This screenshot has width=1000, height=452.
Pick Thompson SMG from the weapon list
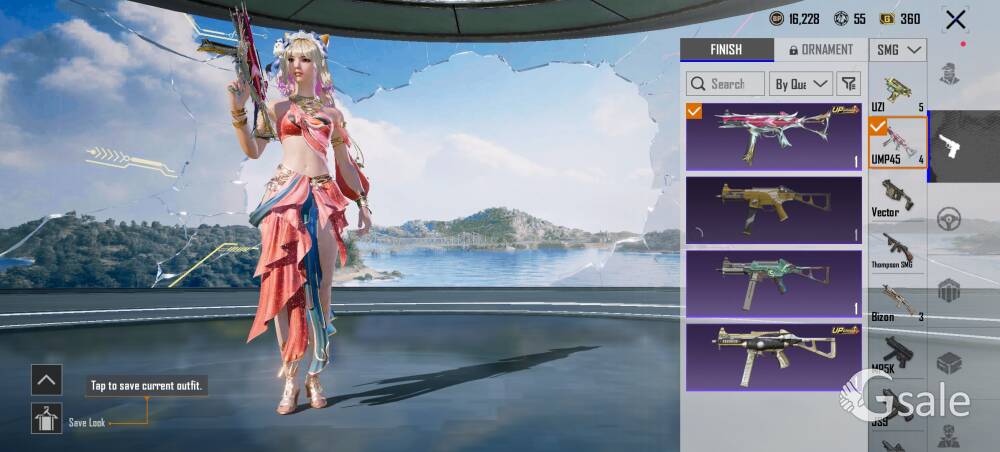click(897, 249)
